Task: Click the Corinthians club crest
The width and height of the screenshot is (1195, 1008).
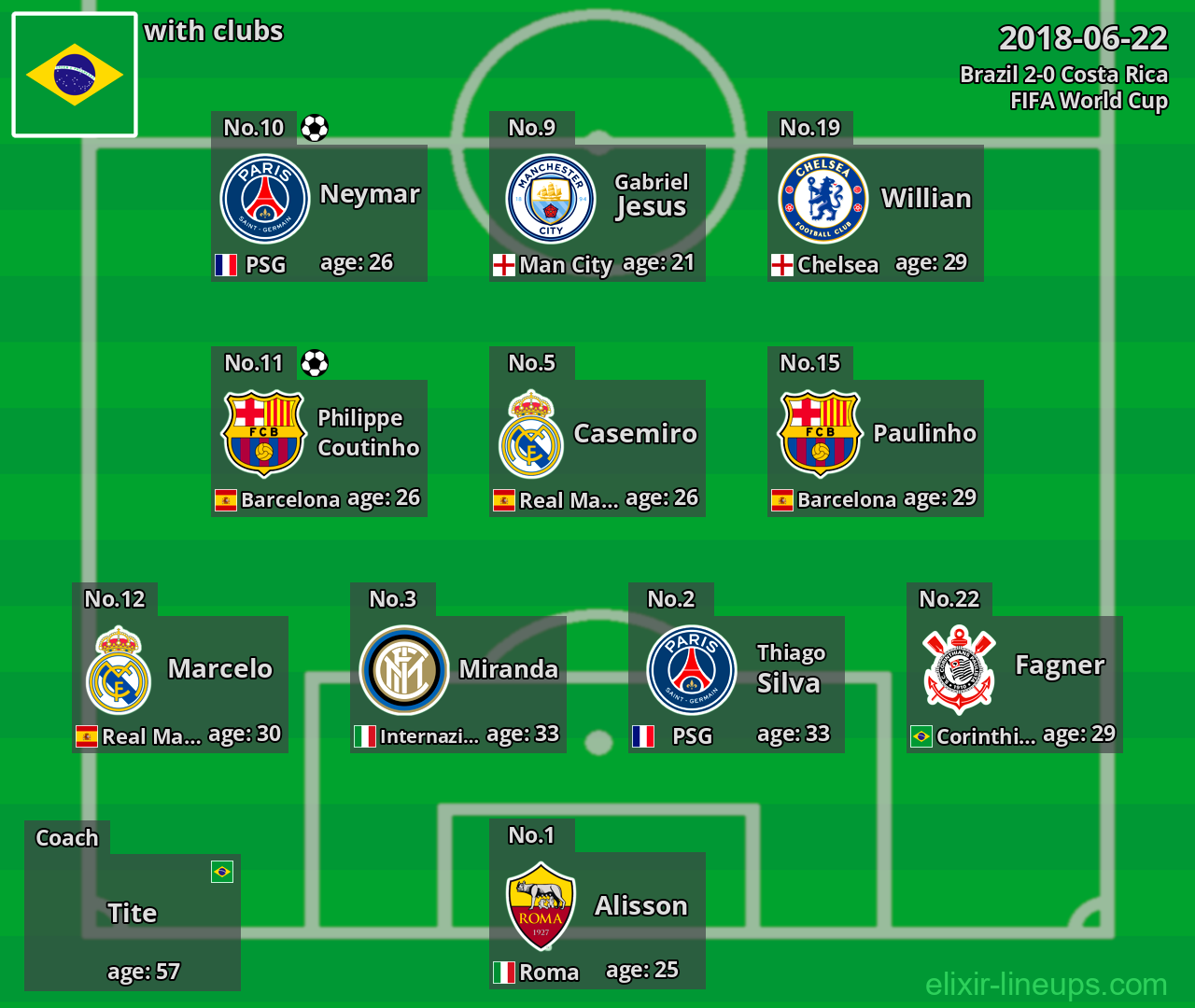Action: tap(959, 670)
